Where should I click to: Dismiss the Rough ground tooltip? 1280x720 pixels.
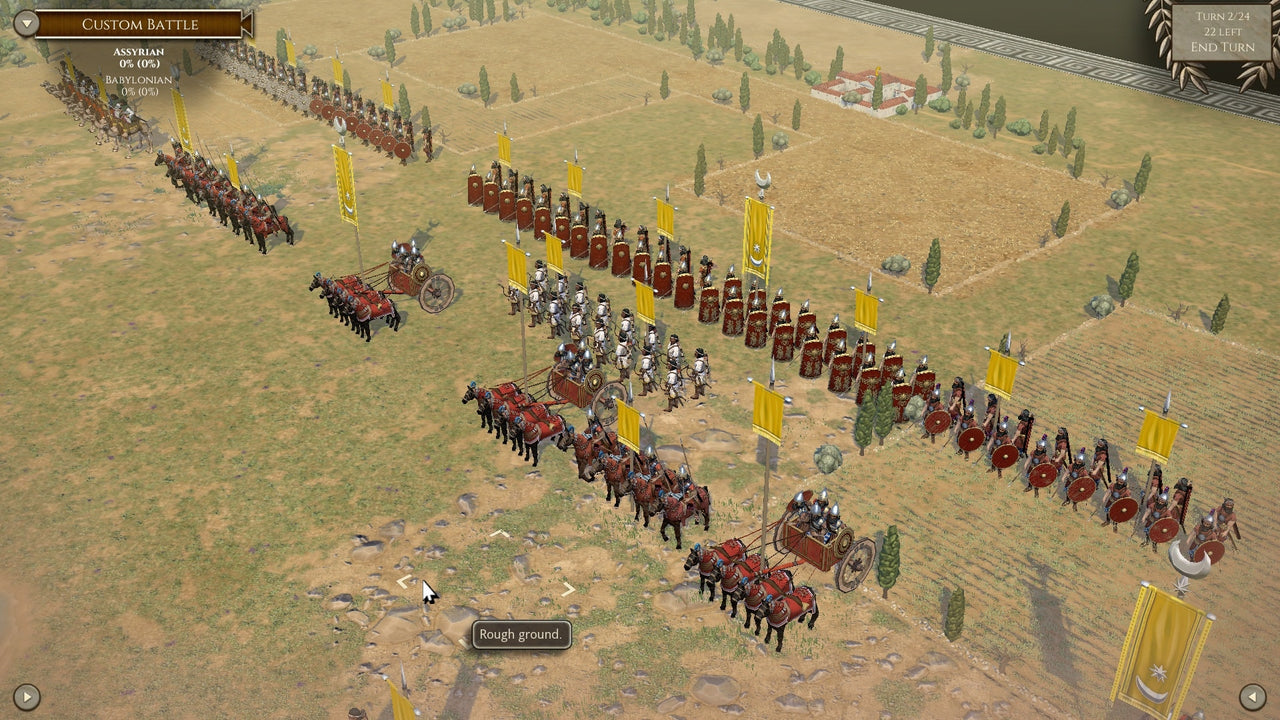coord(521,635)
